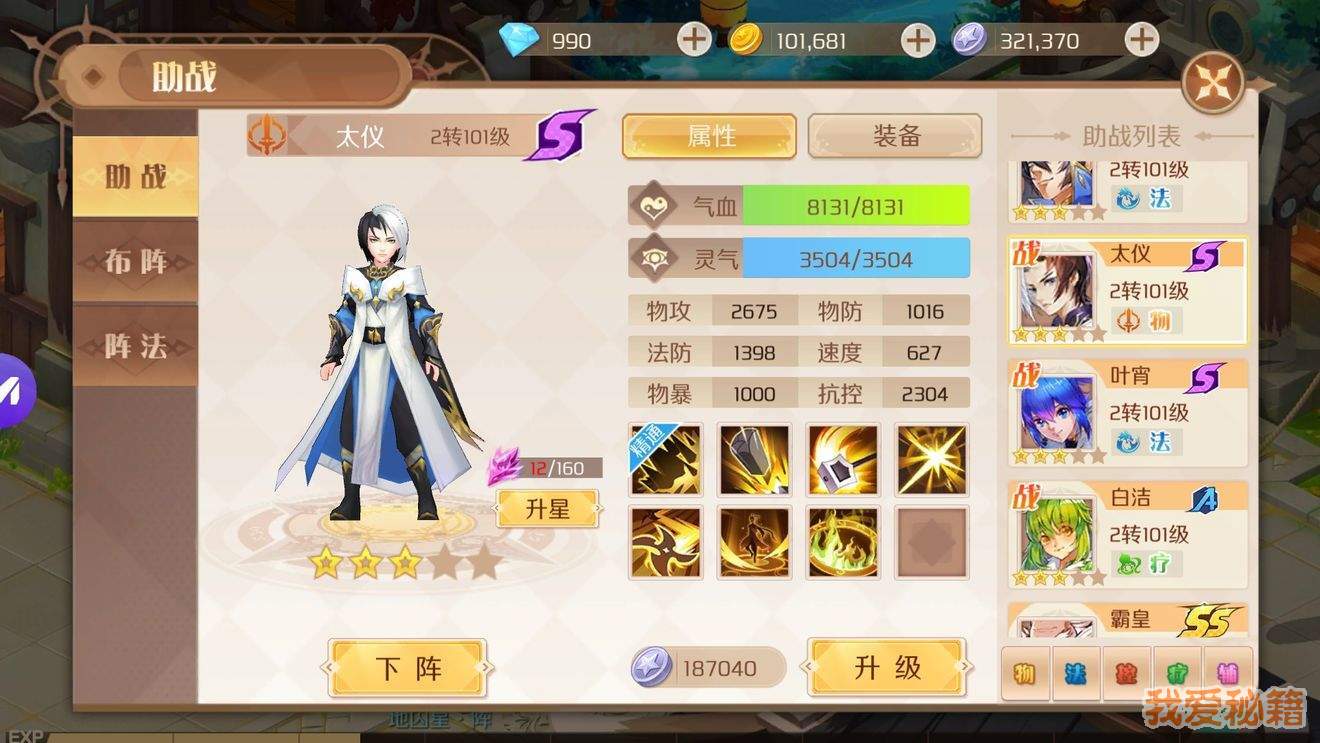Screen dimensions: 1320x743
Task: Select 叶宵 in the assist list
Action: 1128,412
